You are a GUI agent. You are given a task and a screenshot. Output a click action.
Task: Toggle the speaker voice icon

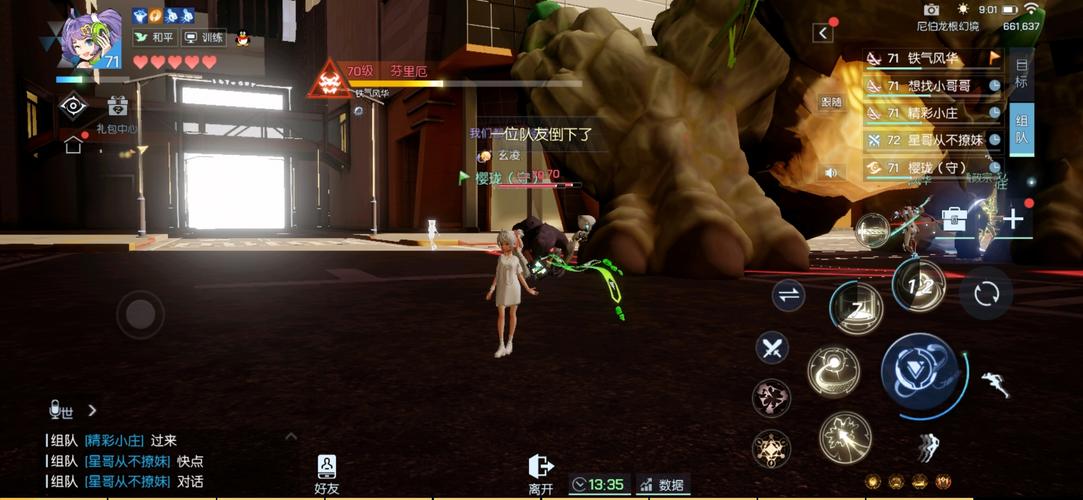click(831, 172)
